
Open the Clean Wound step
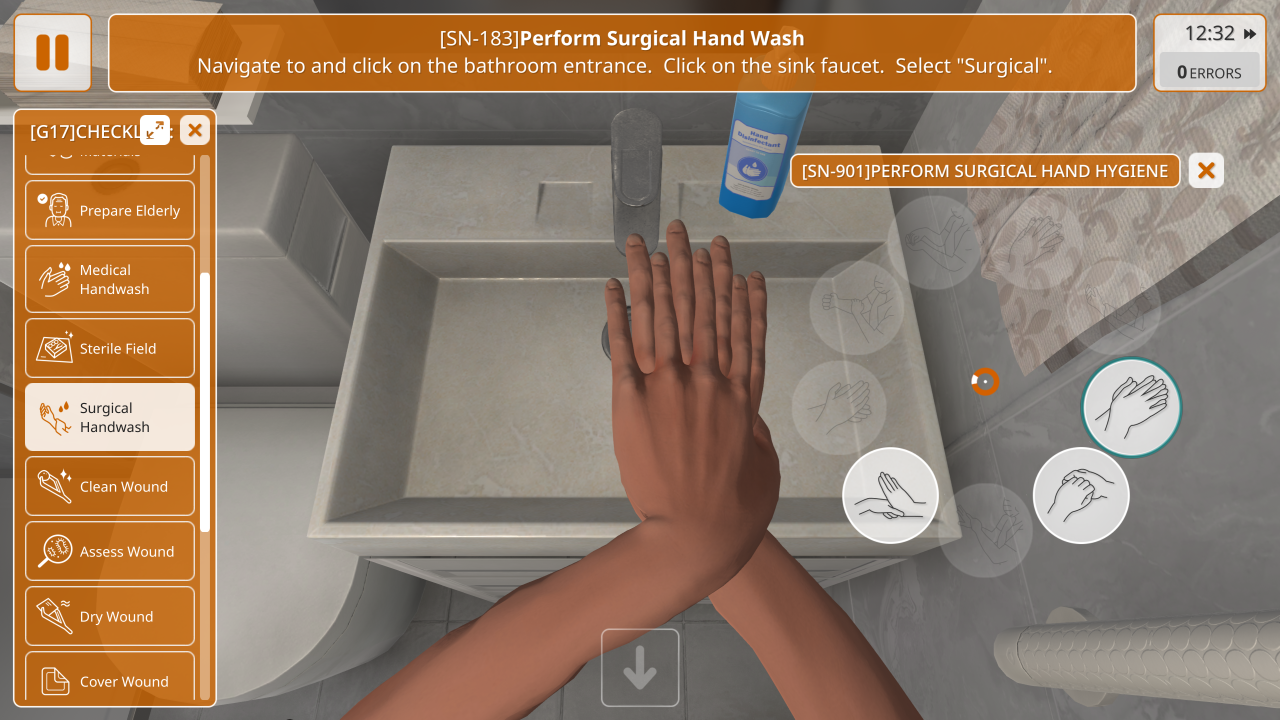[x=110, y=487]
